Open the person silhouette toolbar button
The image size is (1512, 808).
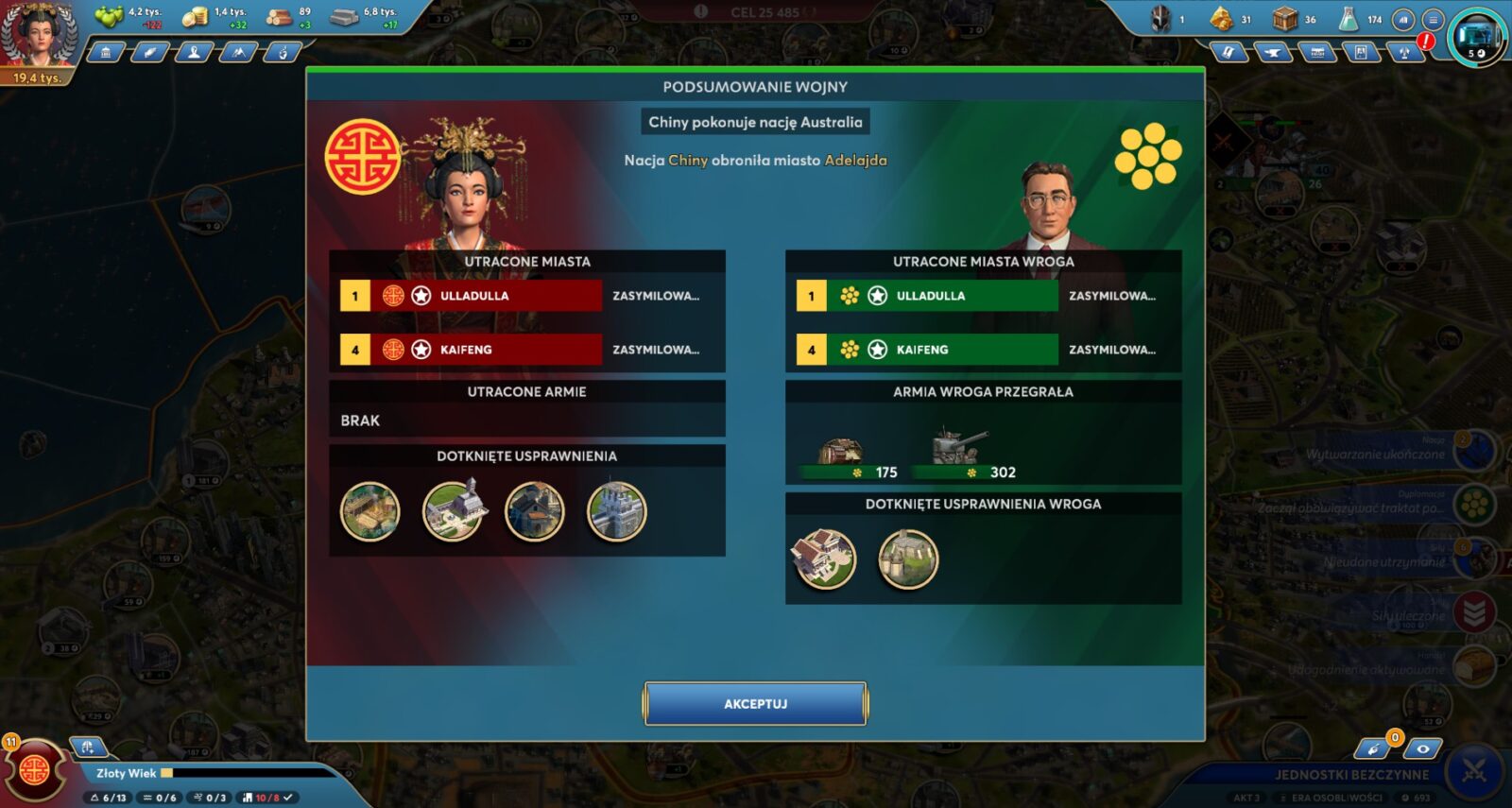click(x=194, y=53)
